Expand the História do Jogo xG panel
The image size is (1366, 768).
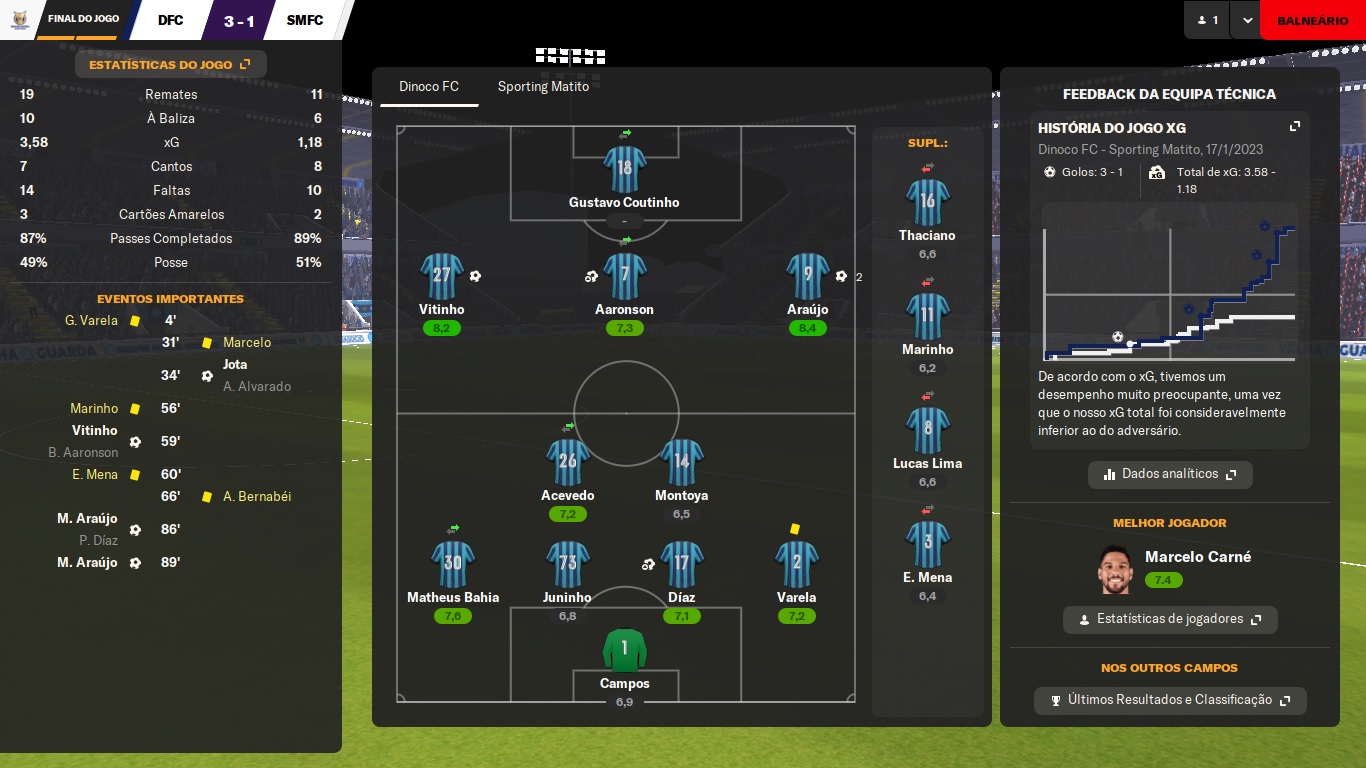[x=1295, y=127]
